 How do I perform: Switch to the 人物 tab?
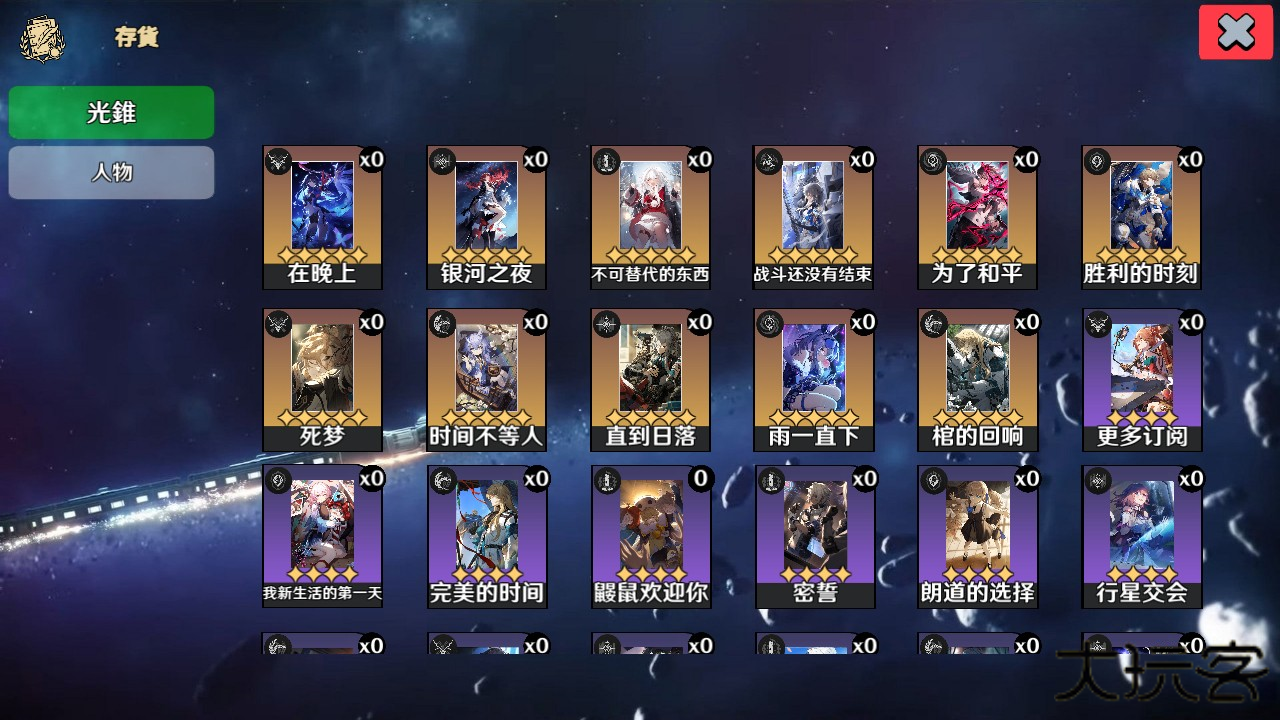111,172
